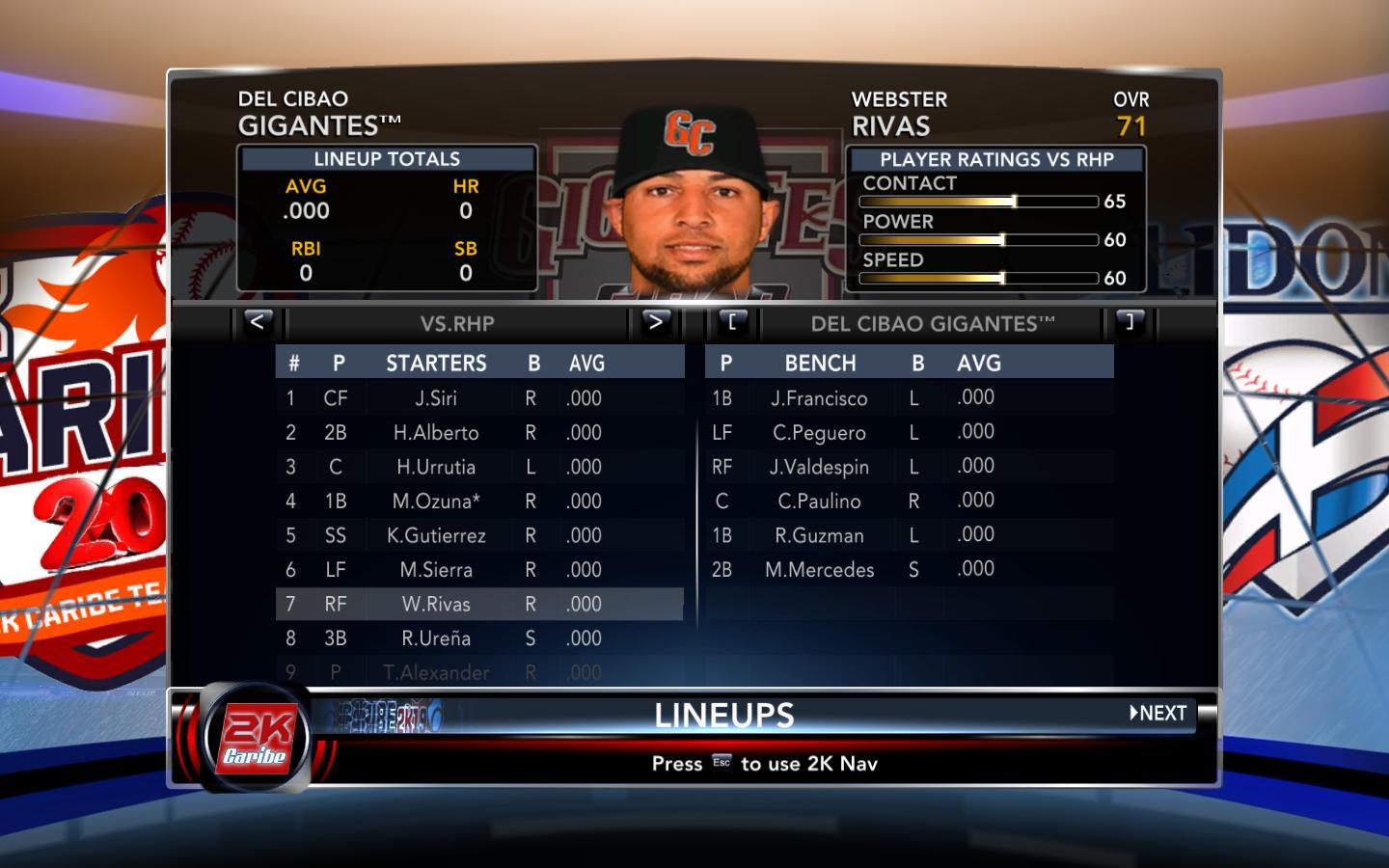Viewport: 1389px width, 868px height.
Task: Pick C.Peguero from the bench
Action: [819, 433]
